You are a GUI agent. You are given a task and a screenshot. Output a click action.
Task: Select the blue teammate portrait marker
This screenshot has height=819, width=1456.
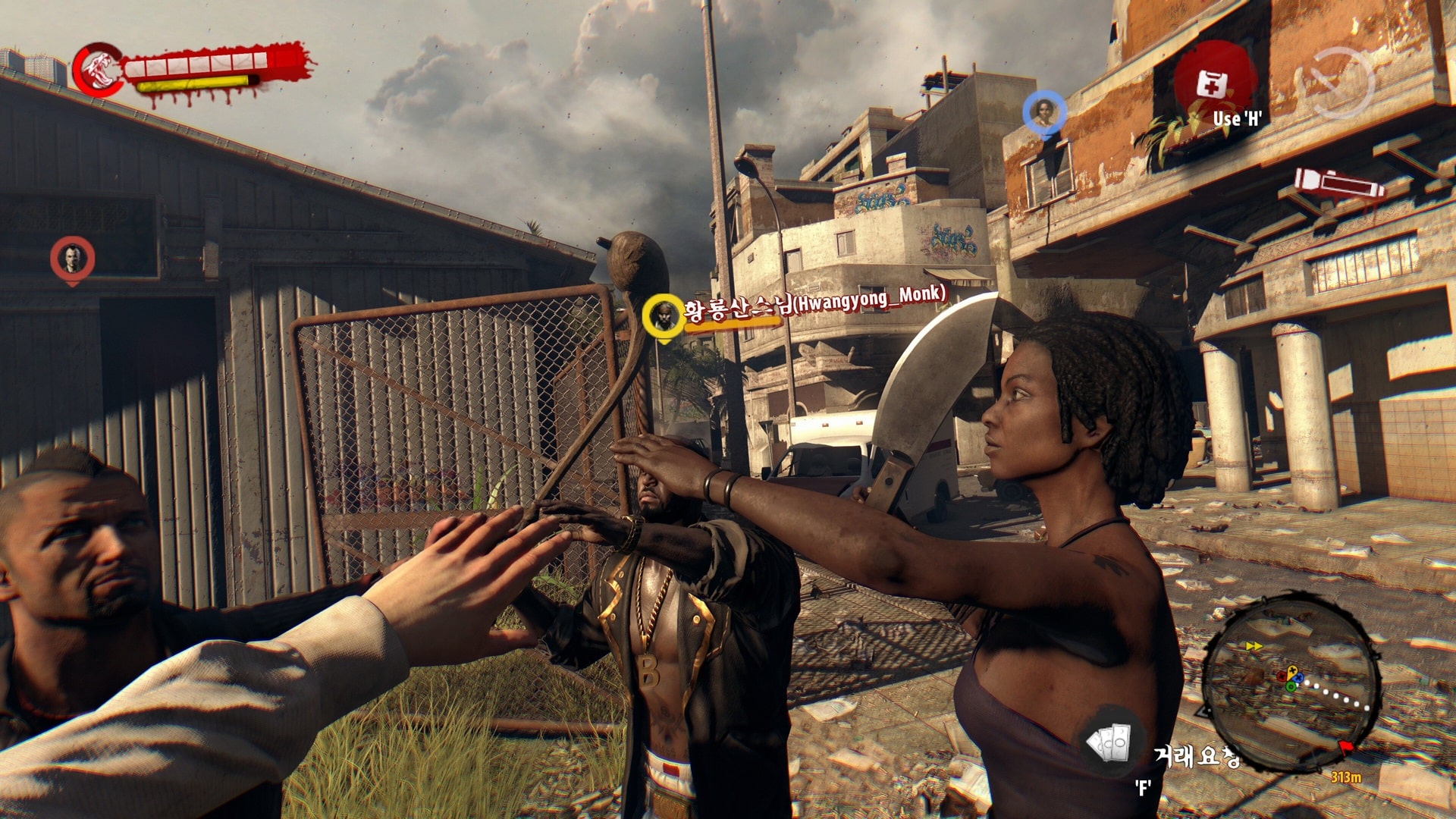coord(1044,114)
